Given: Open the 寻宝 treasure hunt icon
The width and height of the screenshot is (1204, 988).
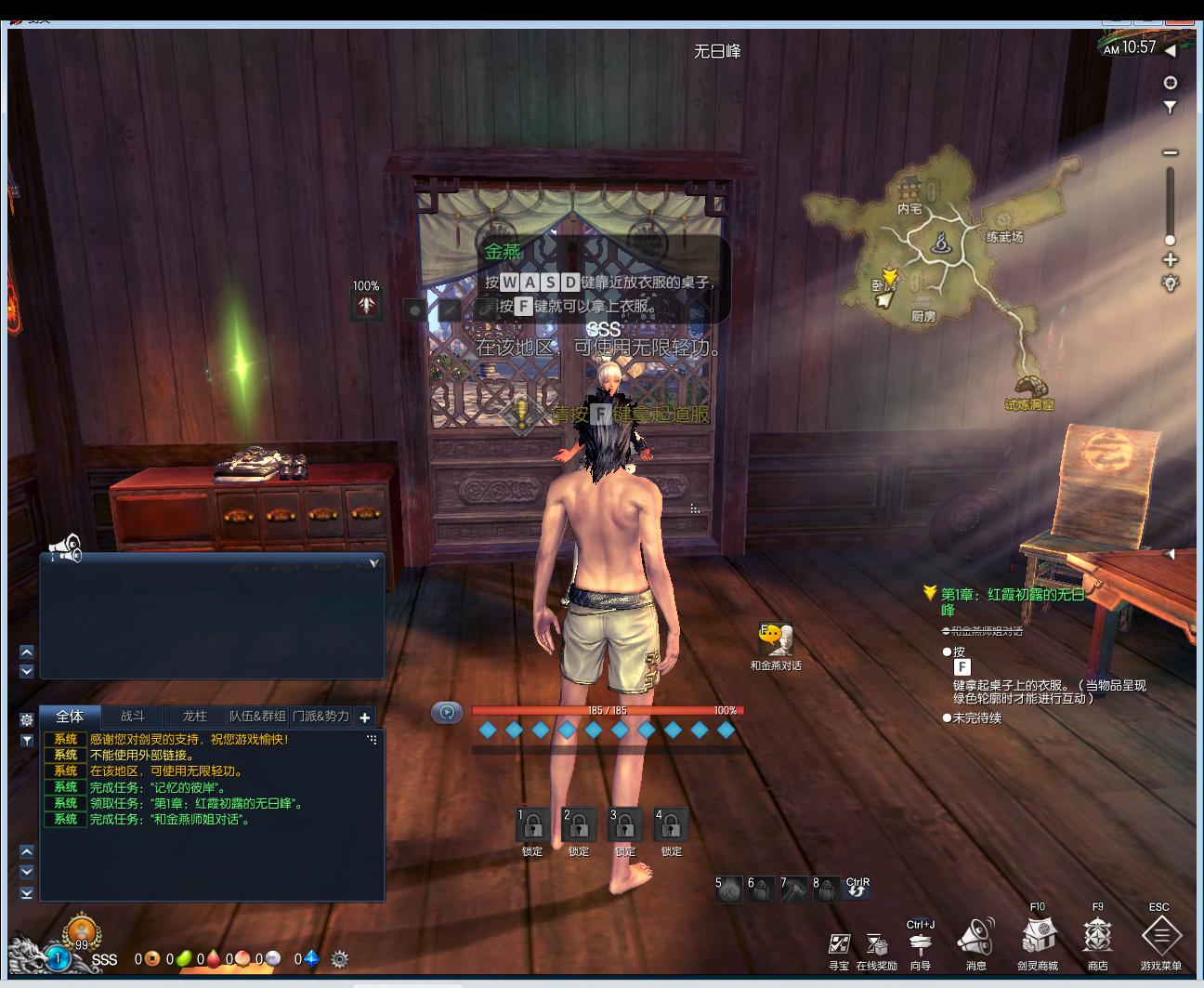Looking at the screenshot, I should click(839, 945).
